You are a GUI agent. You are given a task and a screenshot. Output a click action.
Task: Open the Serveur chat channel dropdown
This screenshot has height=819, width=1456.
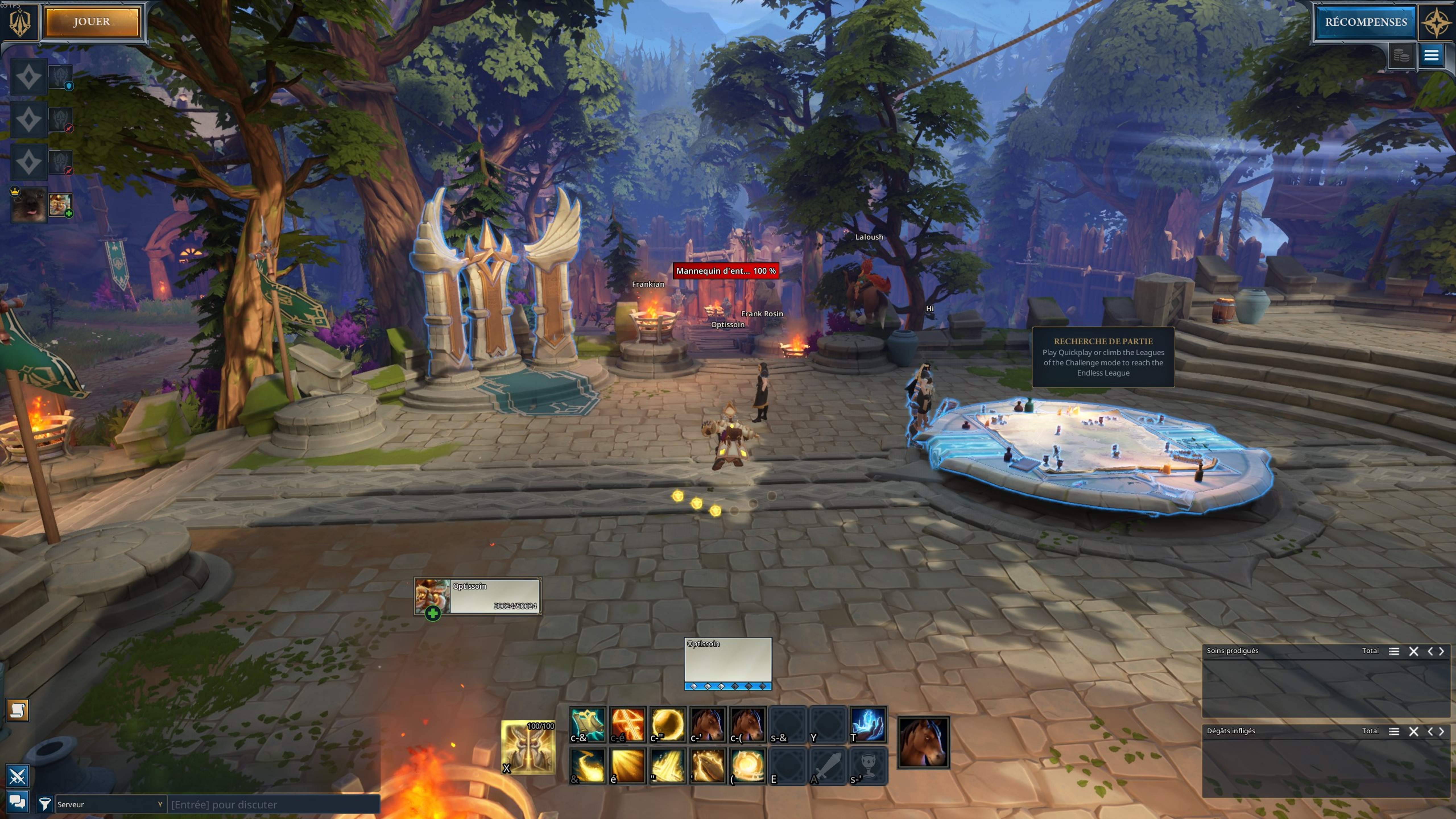110,804
